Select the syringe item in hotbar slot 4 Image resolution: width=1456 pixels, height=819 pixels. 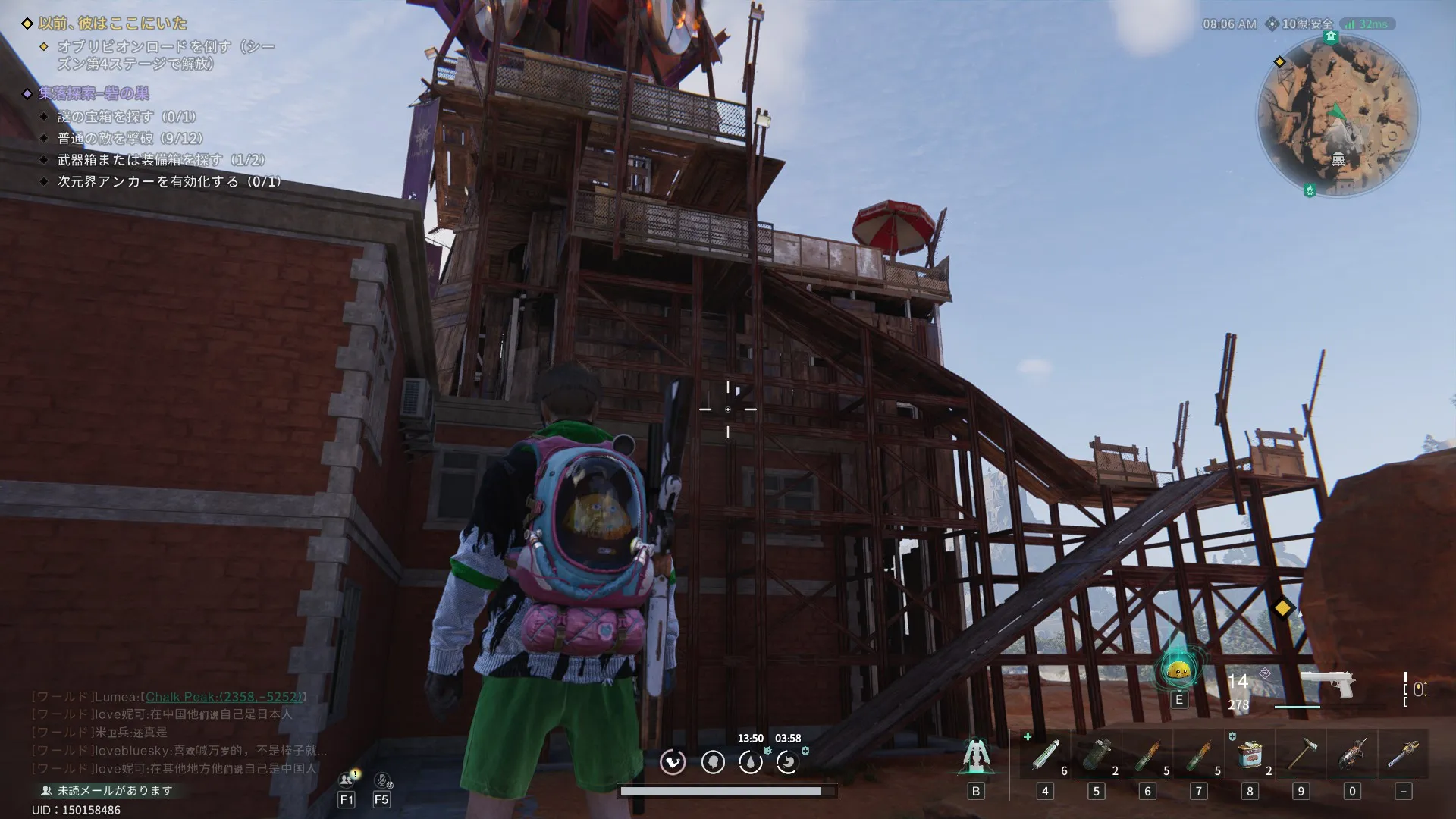pos(1045,755)
